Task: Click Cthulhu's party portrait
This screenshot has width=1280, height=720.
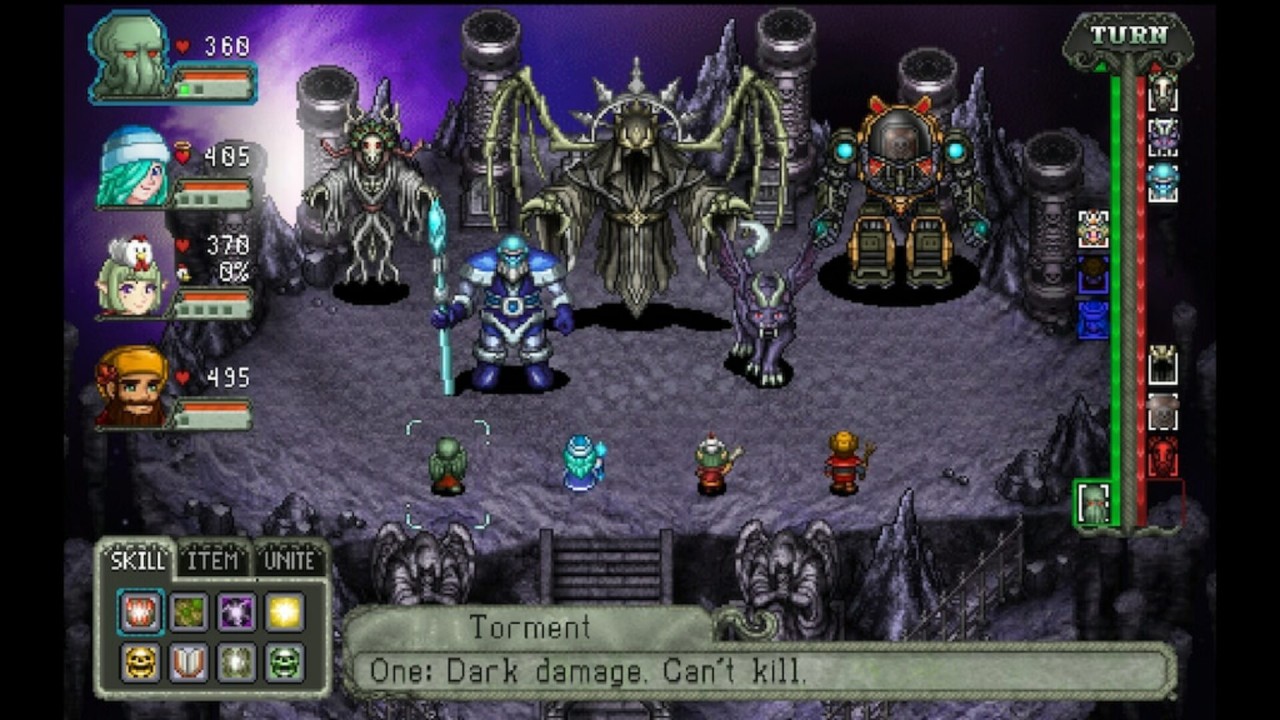Action: [x=131, y=56]
